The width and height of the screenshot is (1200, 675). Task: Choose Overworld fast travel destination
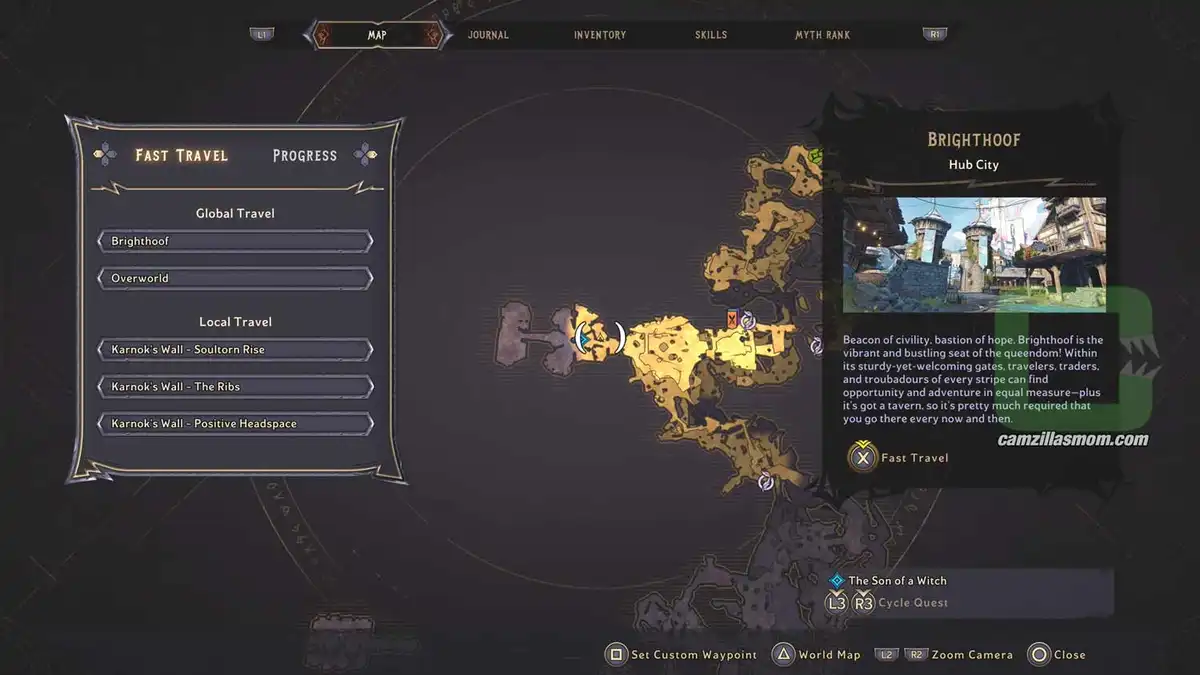click(x=235, y=278)
